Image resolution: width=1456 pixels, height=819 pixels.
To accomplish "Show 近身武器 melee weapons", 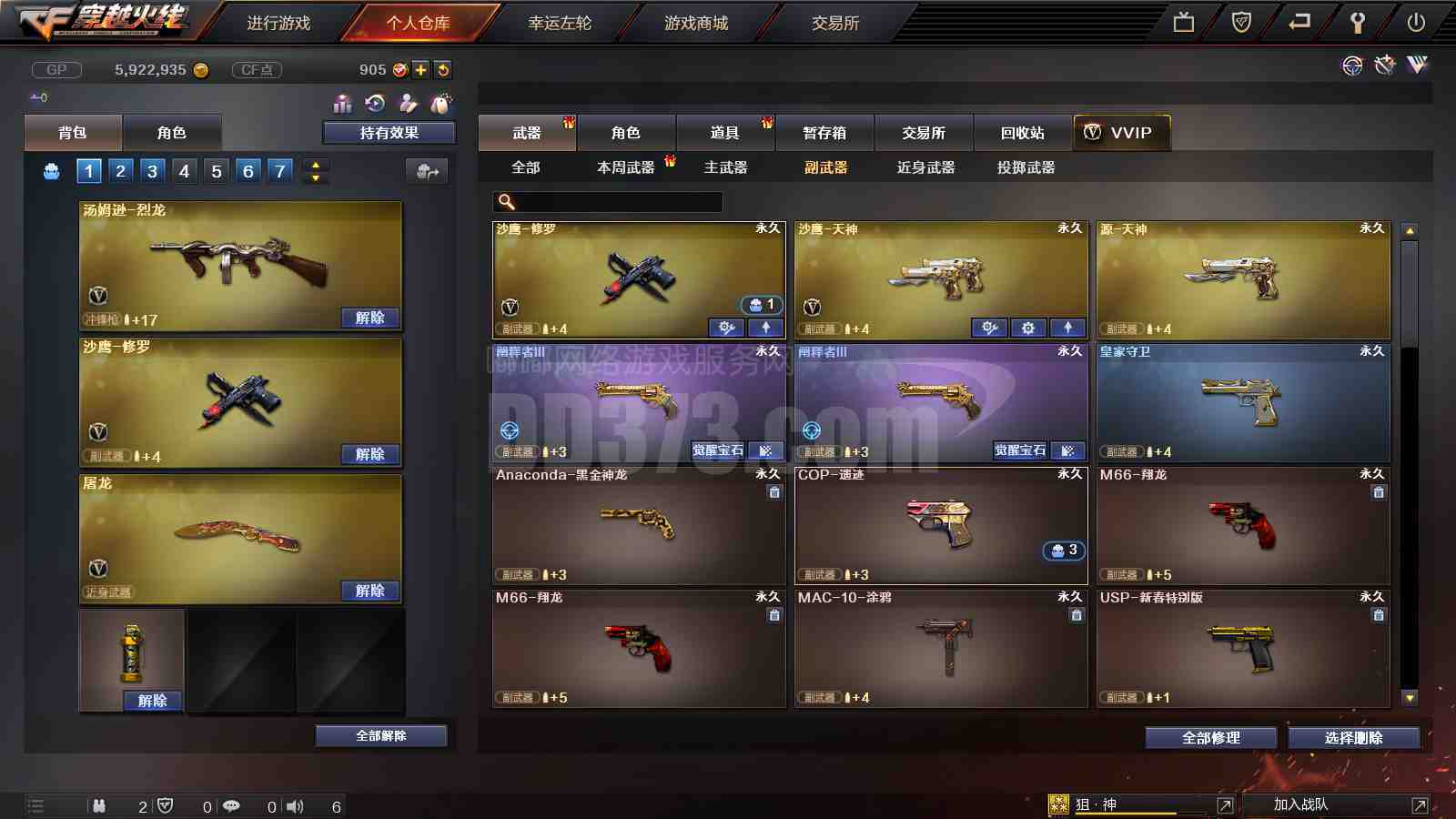I will tap(925, 167).
